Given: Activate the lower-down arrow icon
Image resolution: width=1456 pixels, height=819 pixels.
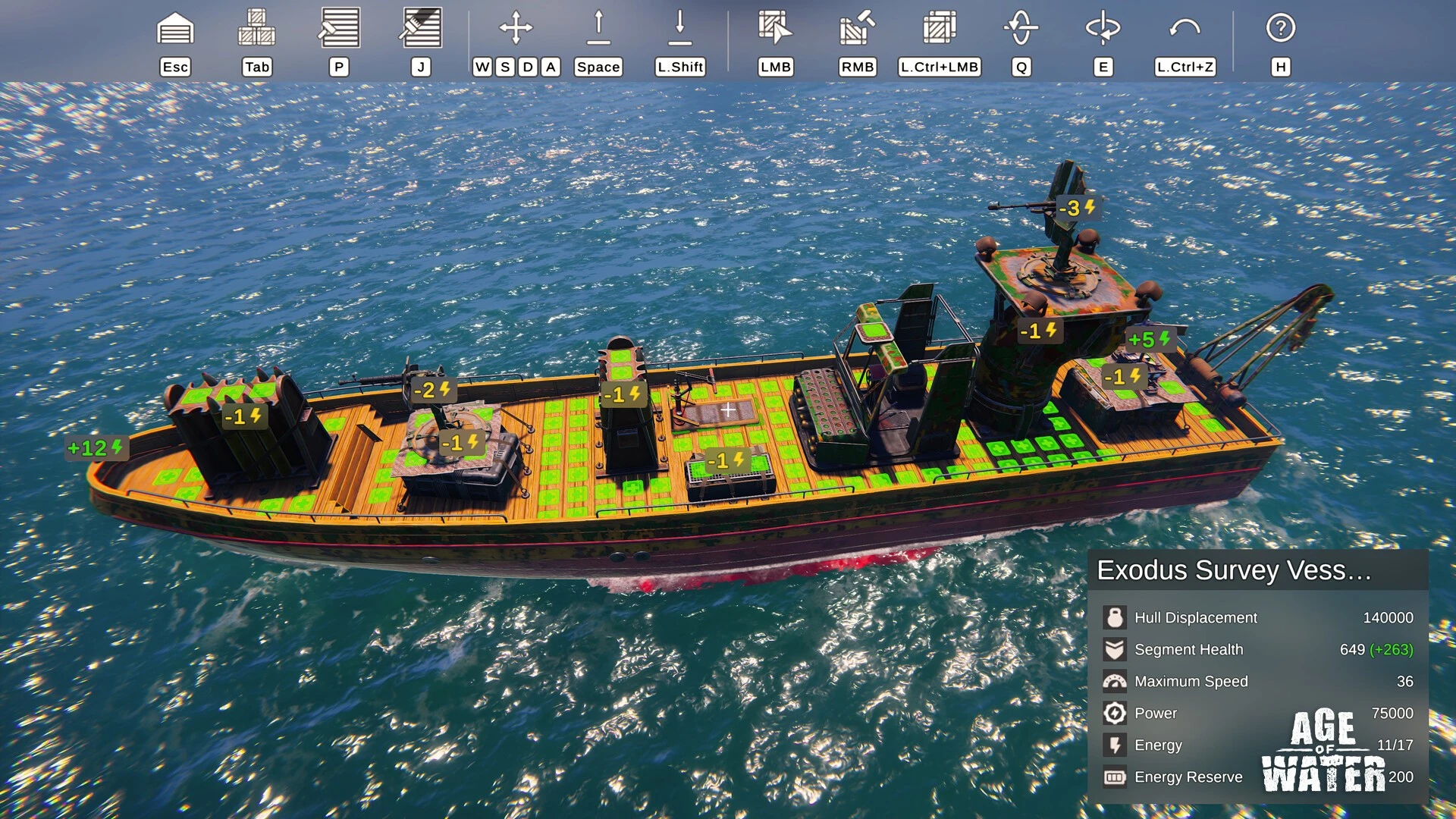Looking at the screenshot, I should point(680,29).
